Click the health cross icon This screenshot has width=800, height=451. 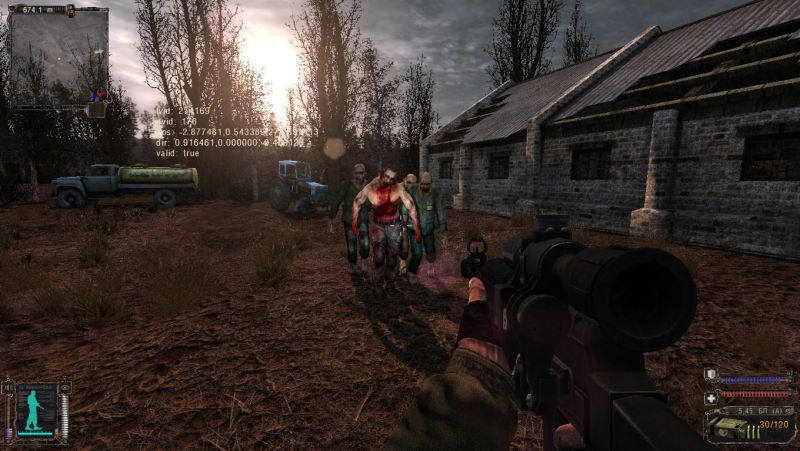pyautogui.click(x=710, y=398)
